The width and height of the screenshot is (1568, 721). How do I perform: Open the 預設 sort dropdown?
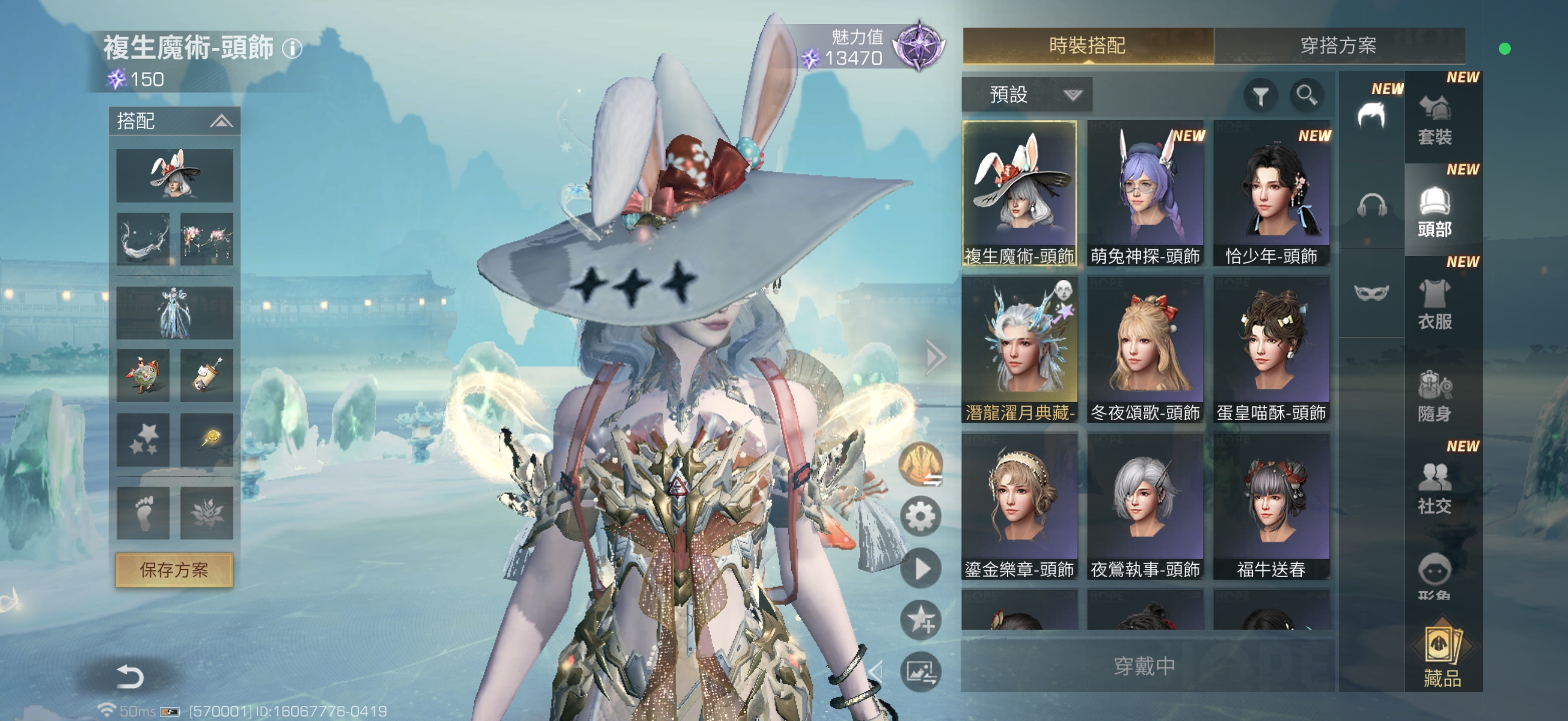1027,95
